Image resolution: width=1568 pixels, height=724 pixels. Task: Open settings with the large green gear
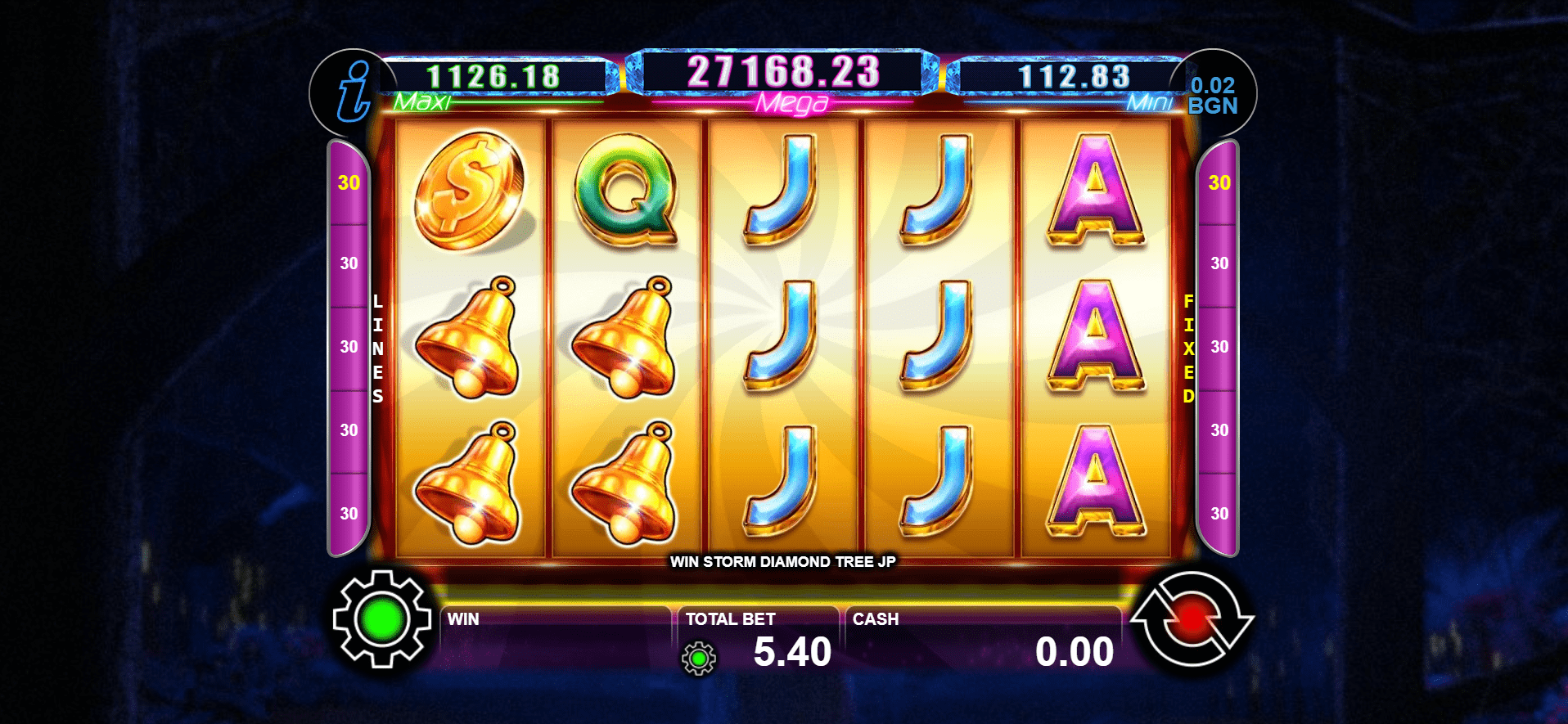coord(382,620)
